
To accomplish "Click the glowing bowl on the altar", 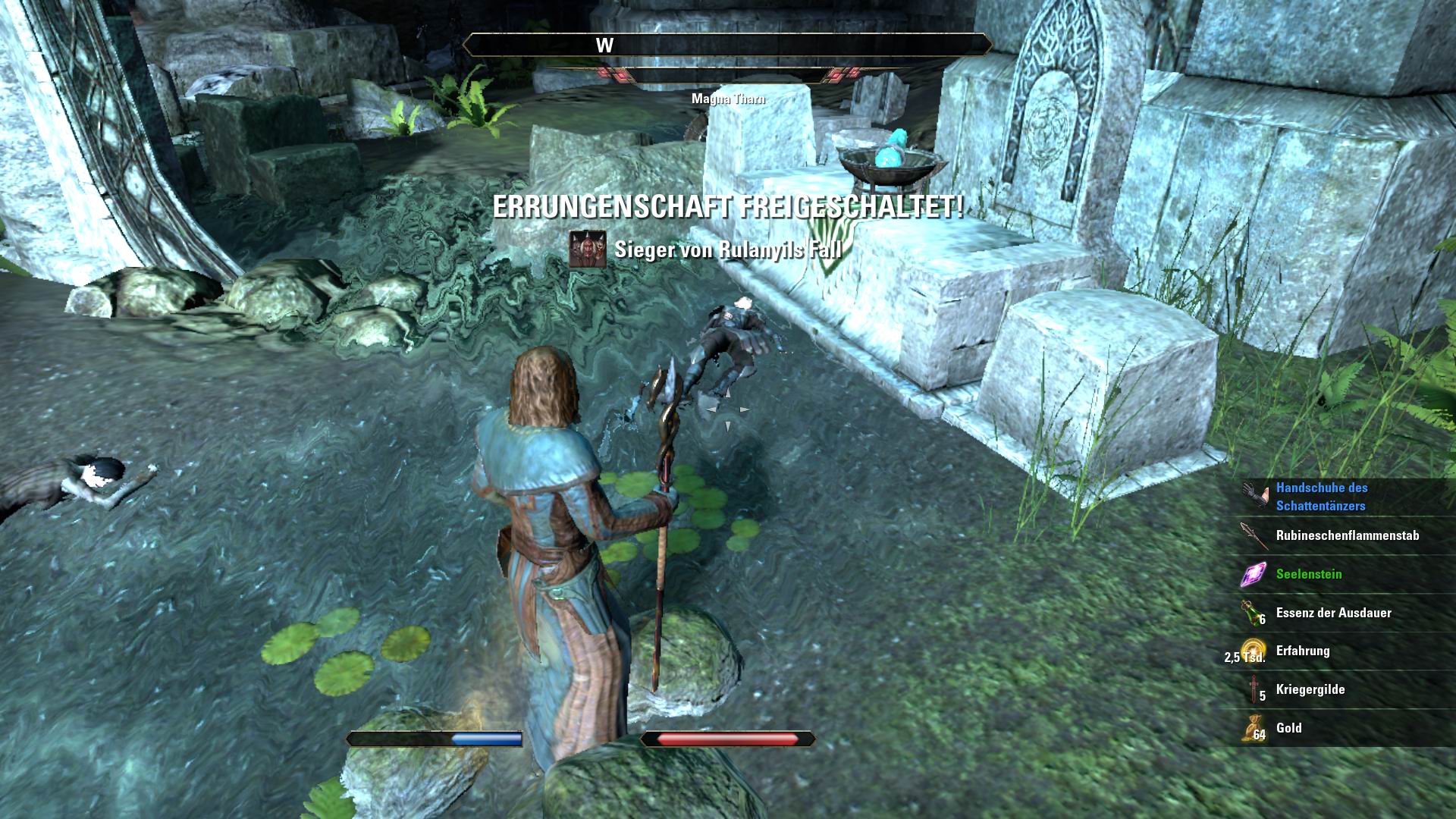I will click(890, 159).
